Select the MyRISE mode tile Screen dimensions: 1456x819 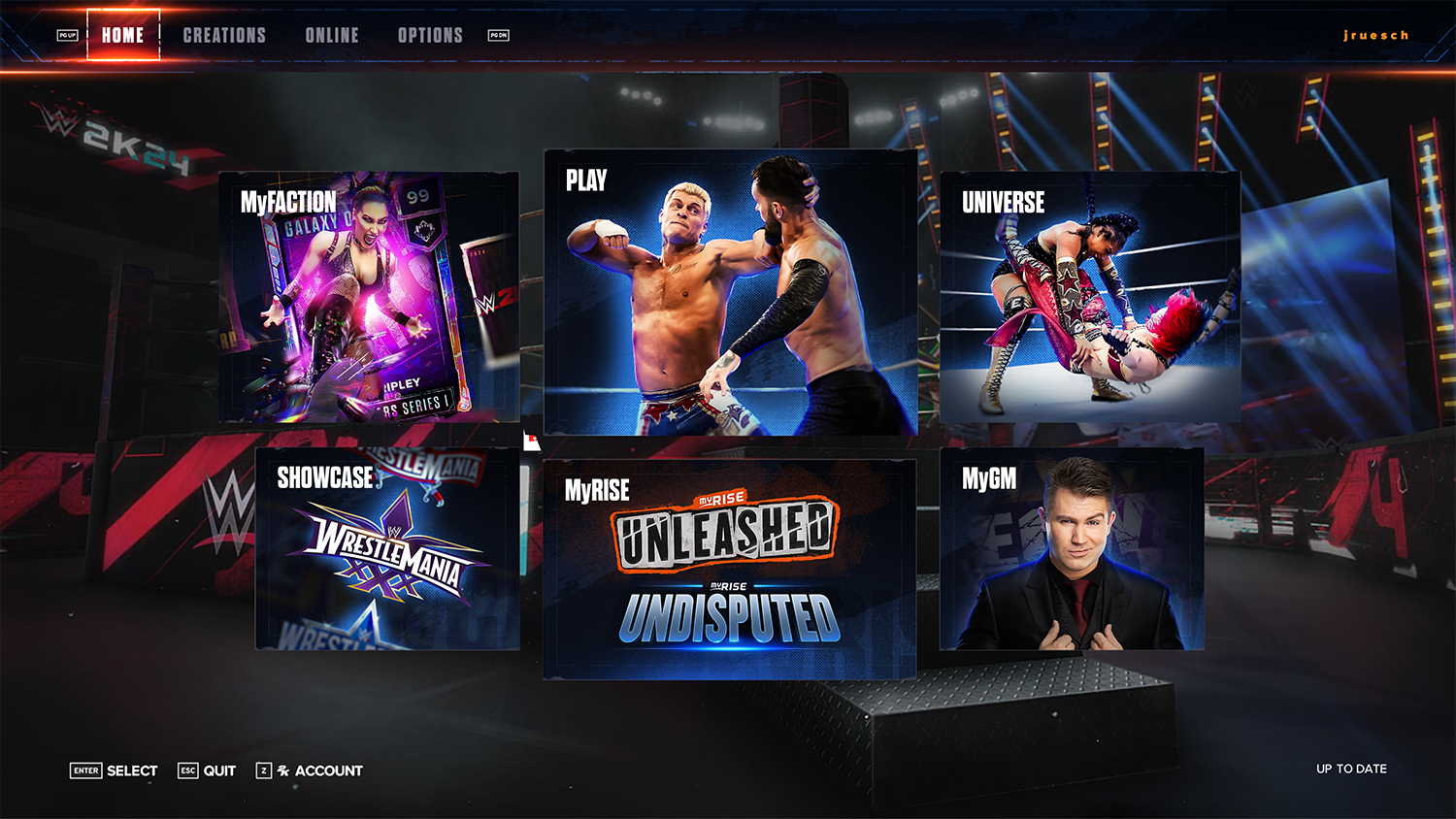point(729,569)
